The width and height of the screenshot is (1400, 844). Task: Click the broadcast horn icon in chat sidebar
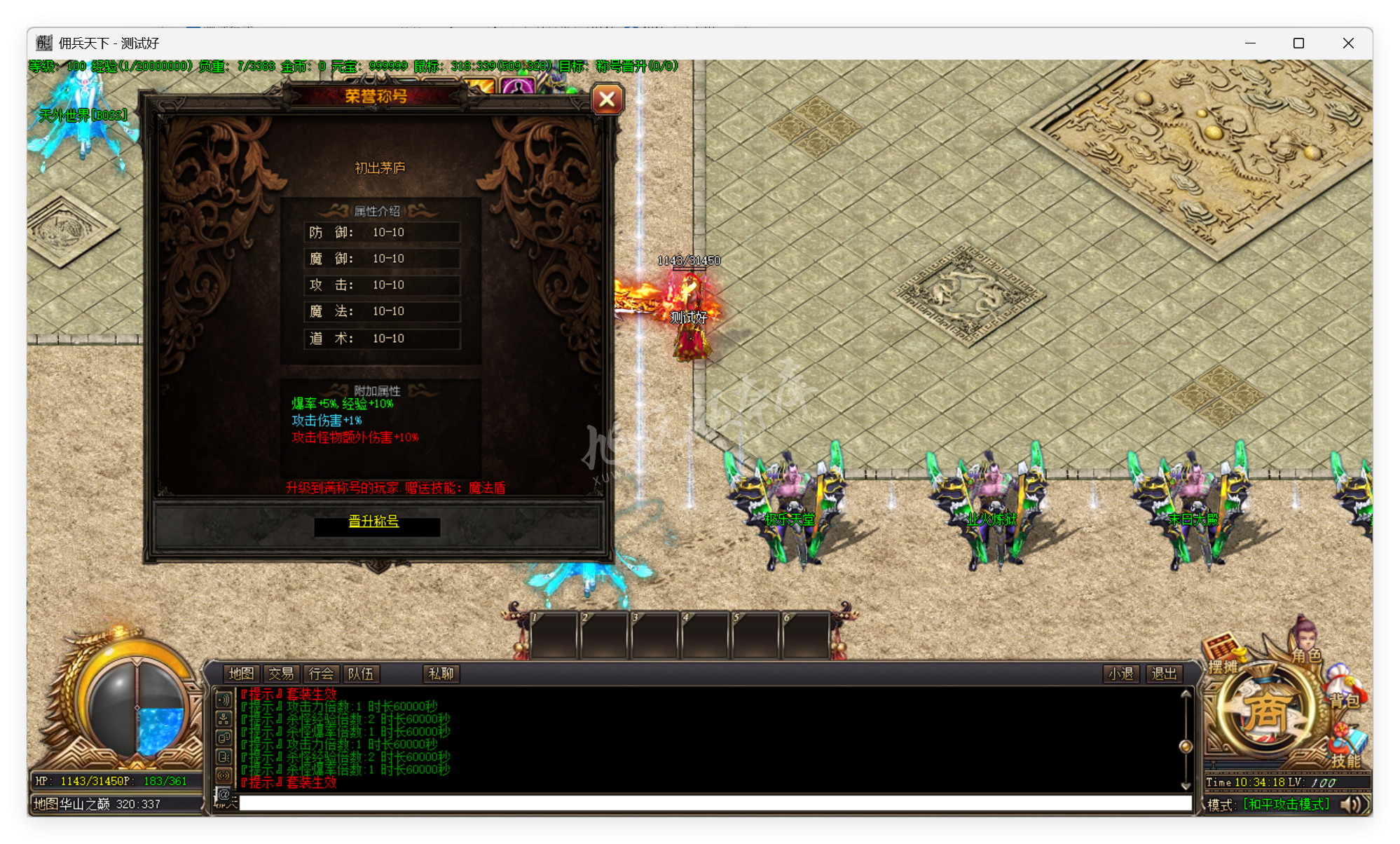(x=225, y=775)
